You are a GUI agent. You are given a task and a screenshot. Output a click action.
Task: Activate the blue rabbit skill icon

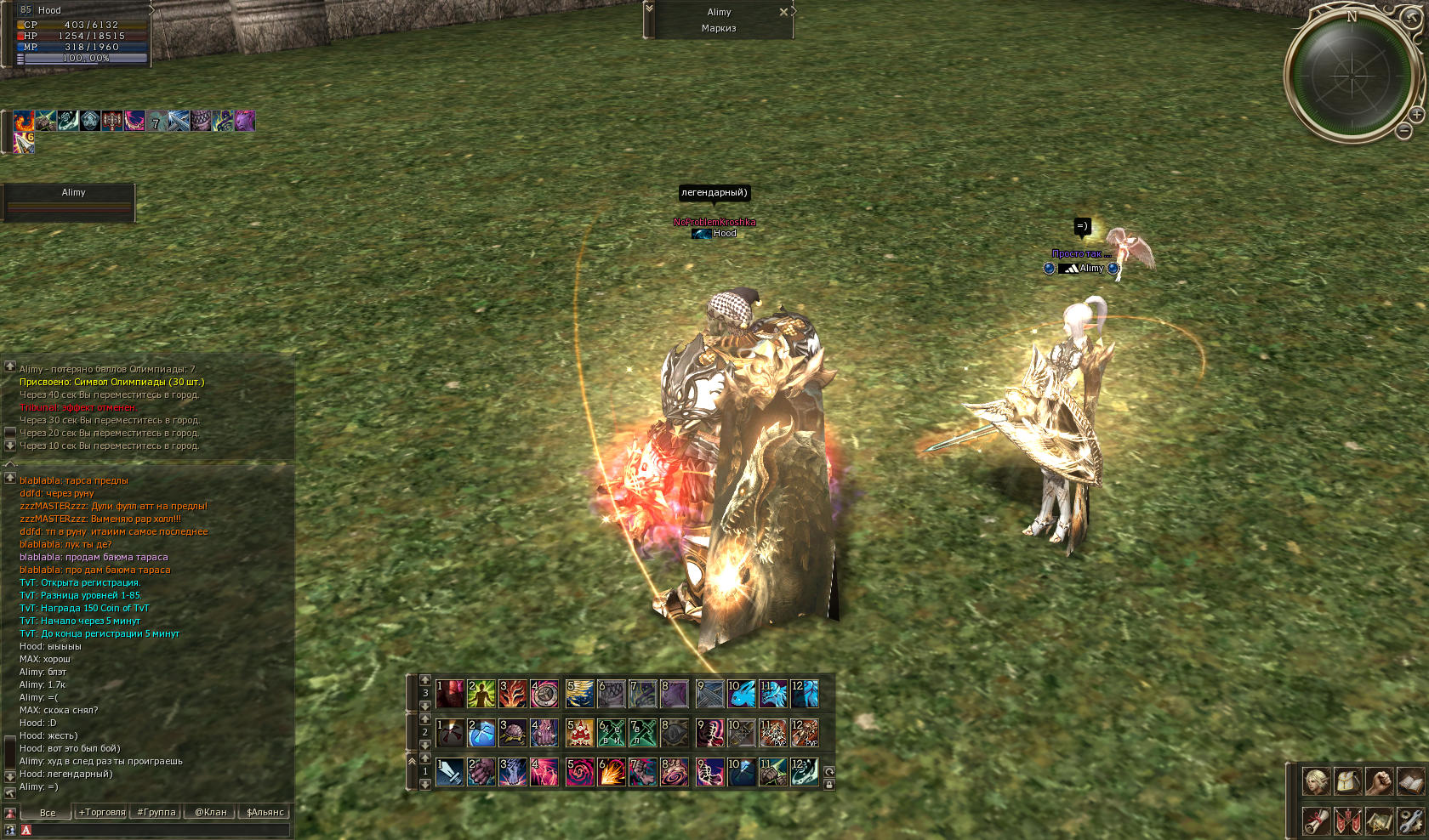741,694
